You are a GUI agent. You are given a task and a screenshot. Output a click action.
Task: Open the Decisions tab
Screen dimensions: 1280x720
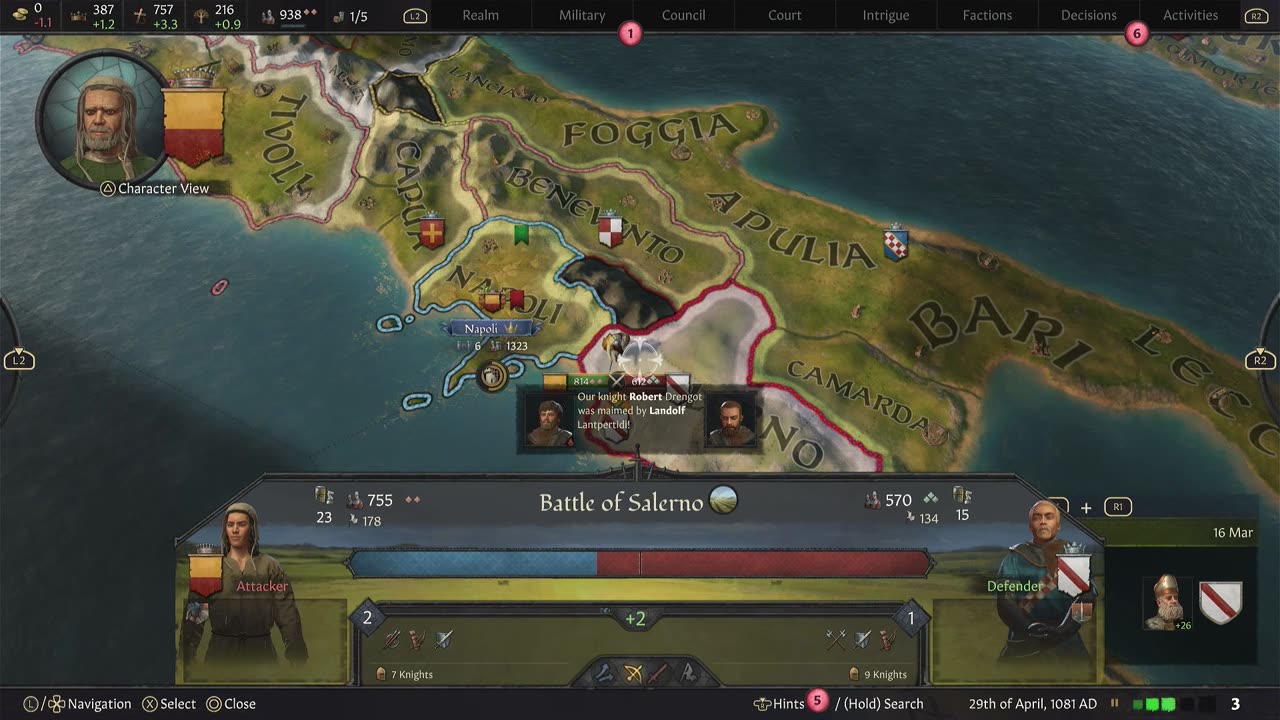click(1088, 15)
